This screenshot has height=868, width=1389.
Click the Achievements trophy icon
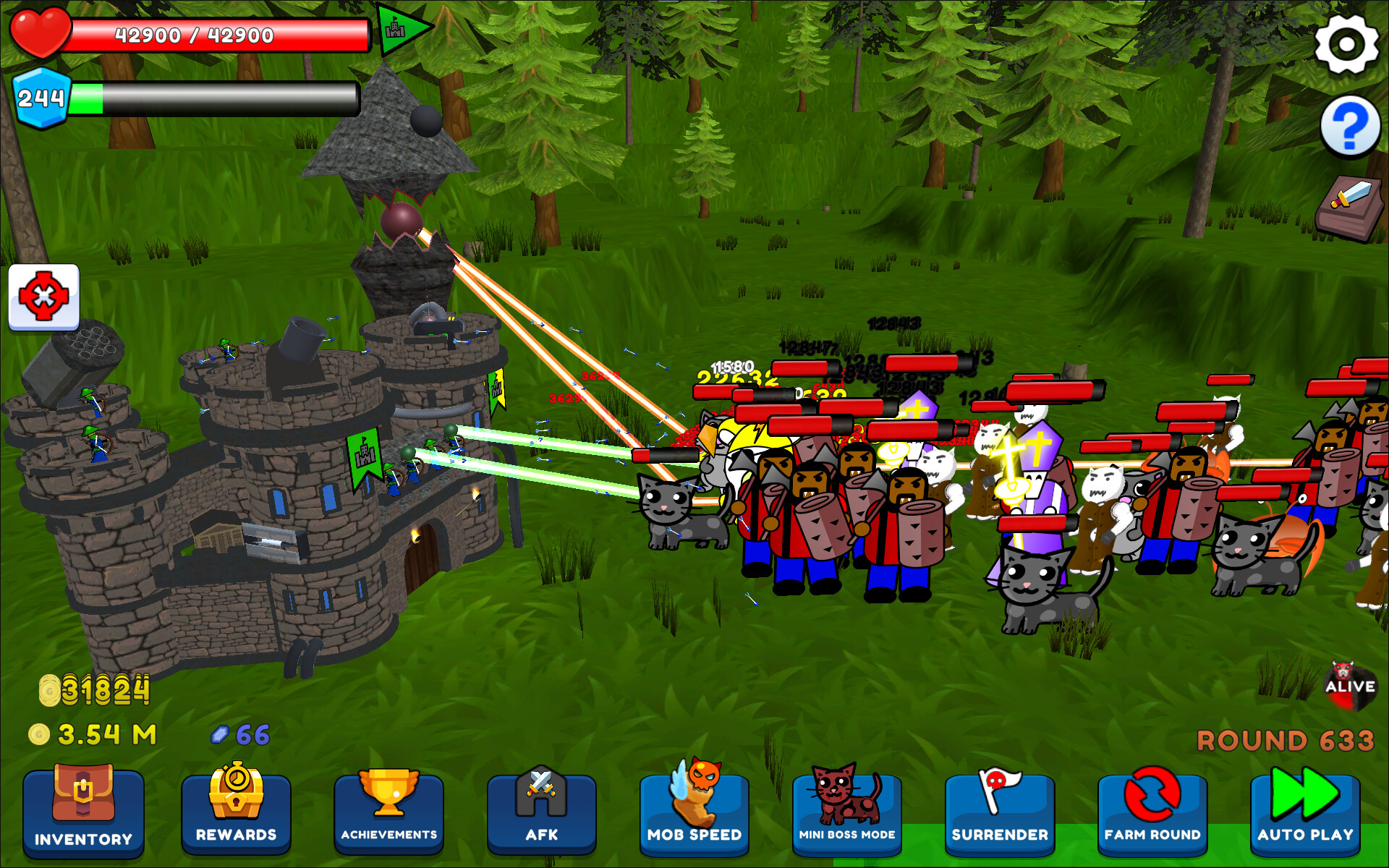tap(389, 796)
